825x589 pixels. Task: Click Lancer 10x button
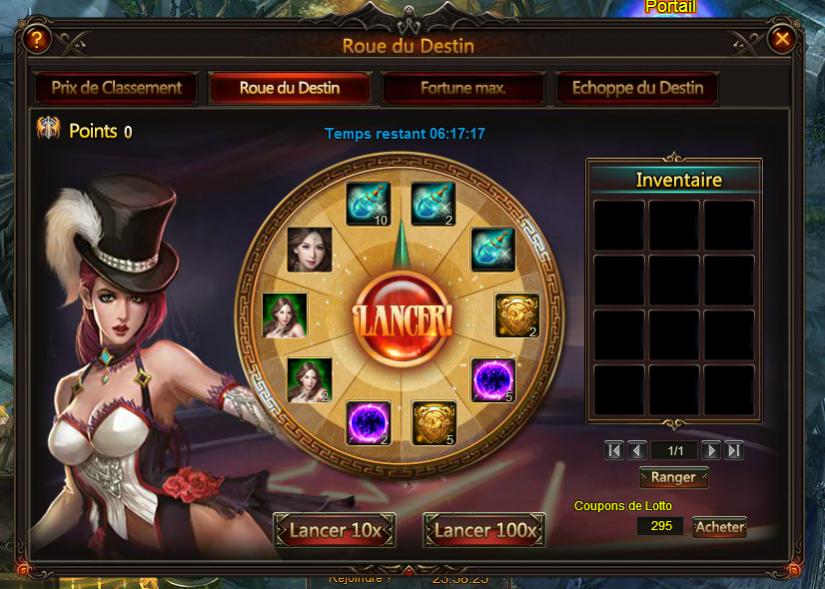[335, 530]
